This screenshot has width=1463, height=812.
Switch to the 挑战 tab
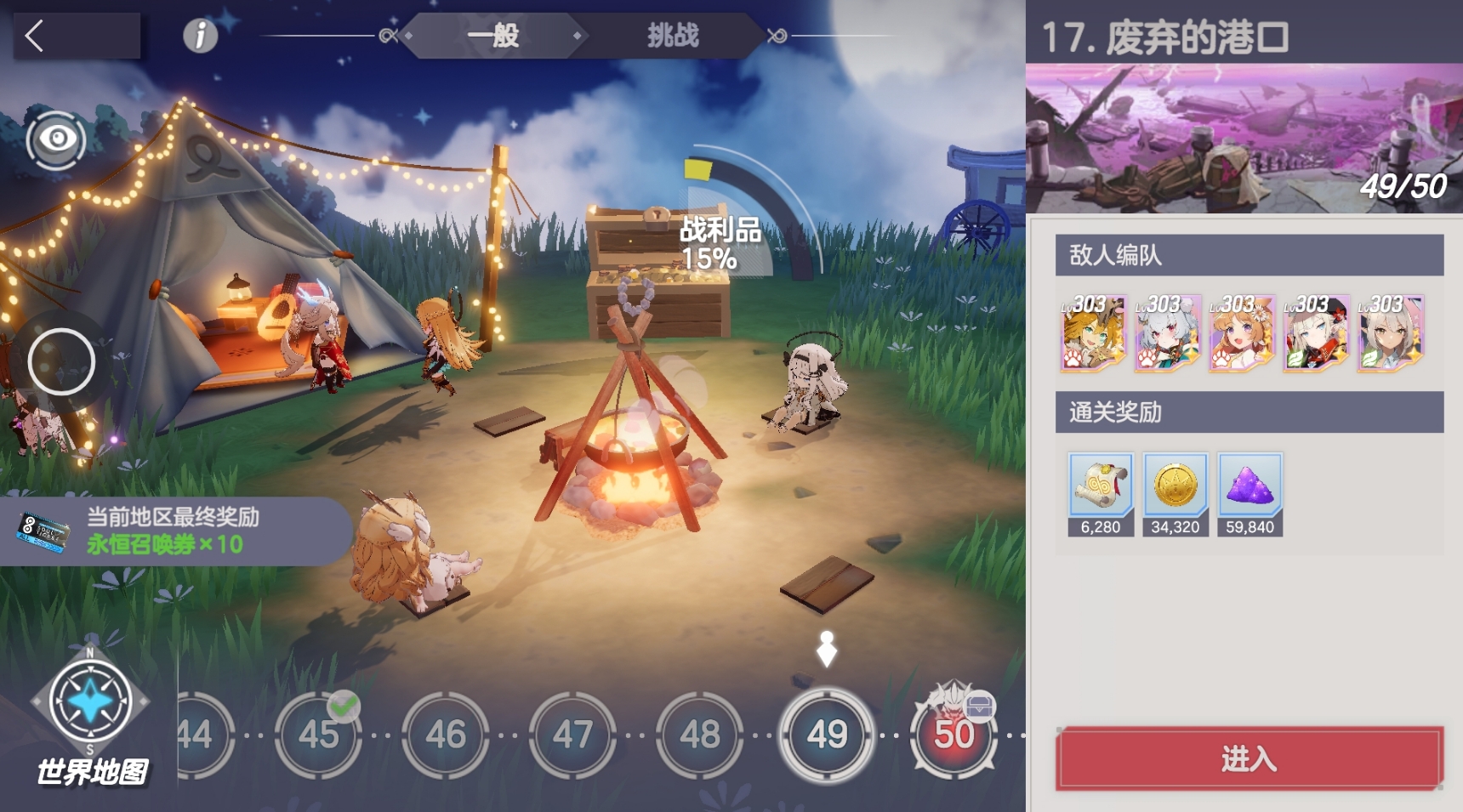(673, 37)
